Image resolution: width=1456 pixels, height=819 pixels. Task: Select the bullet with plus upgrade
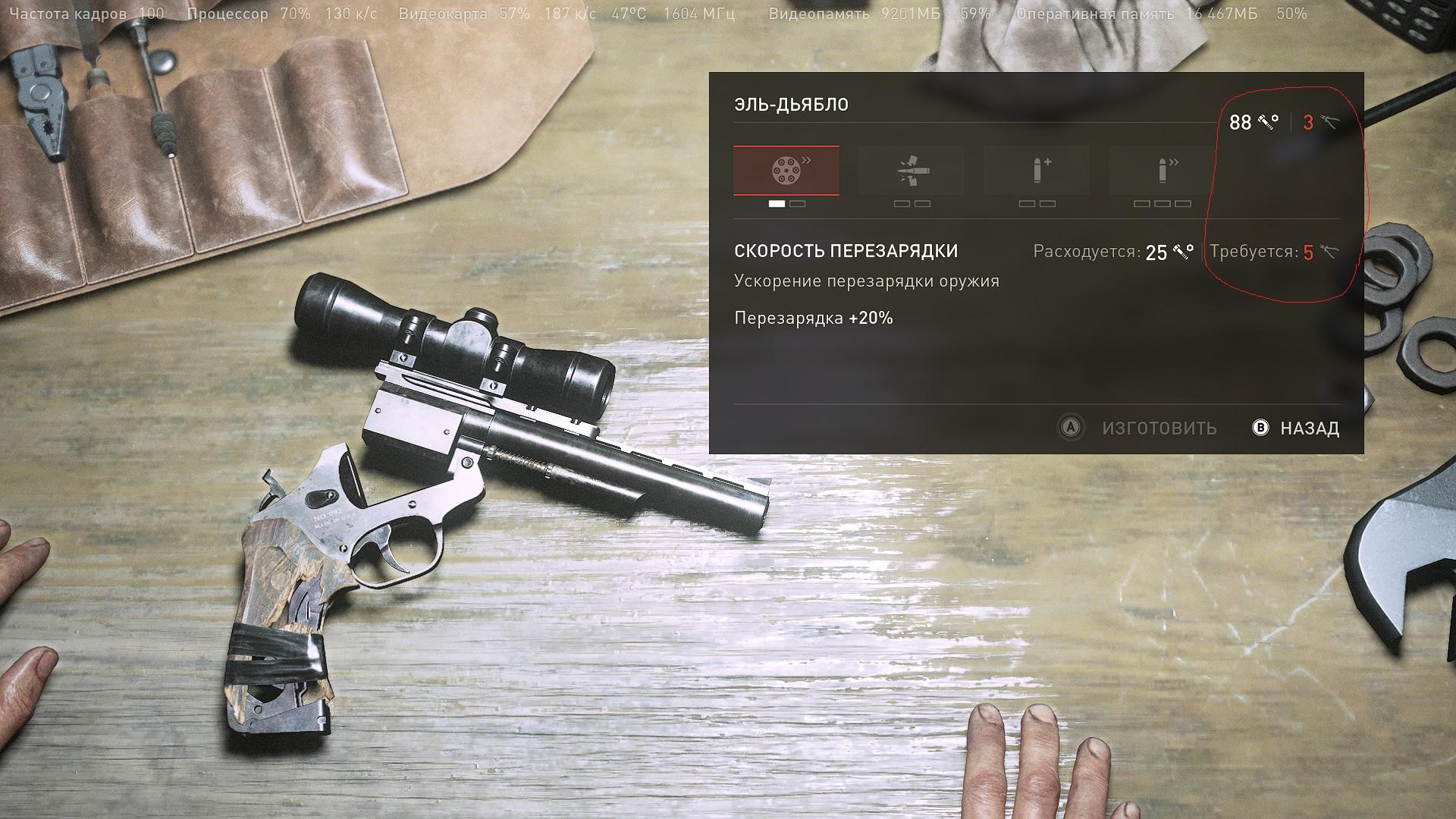point(1037,171)
